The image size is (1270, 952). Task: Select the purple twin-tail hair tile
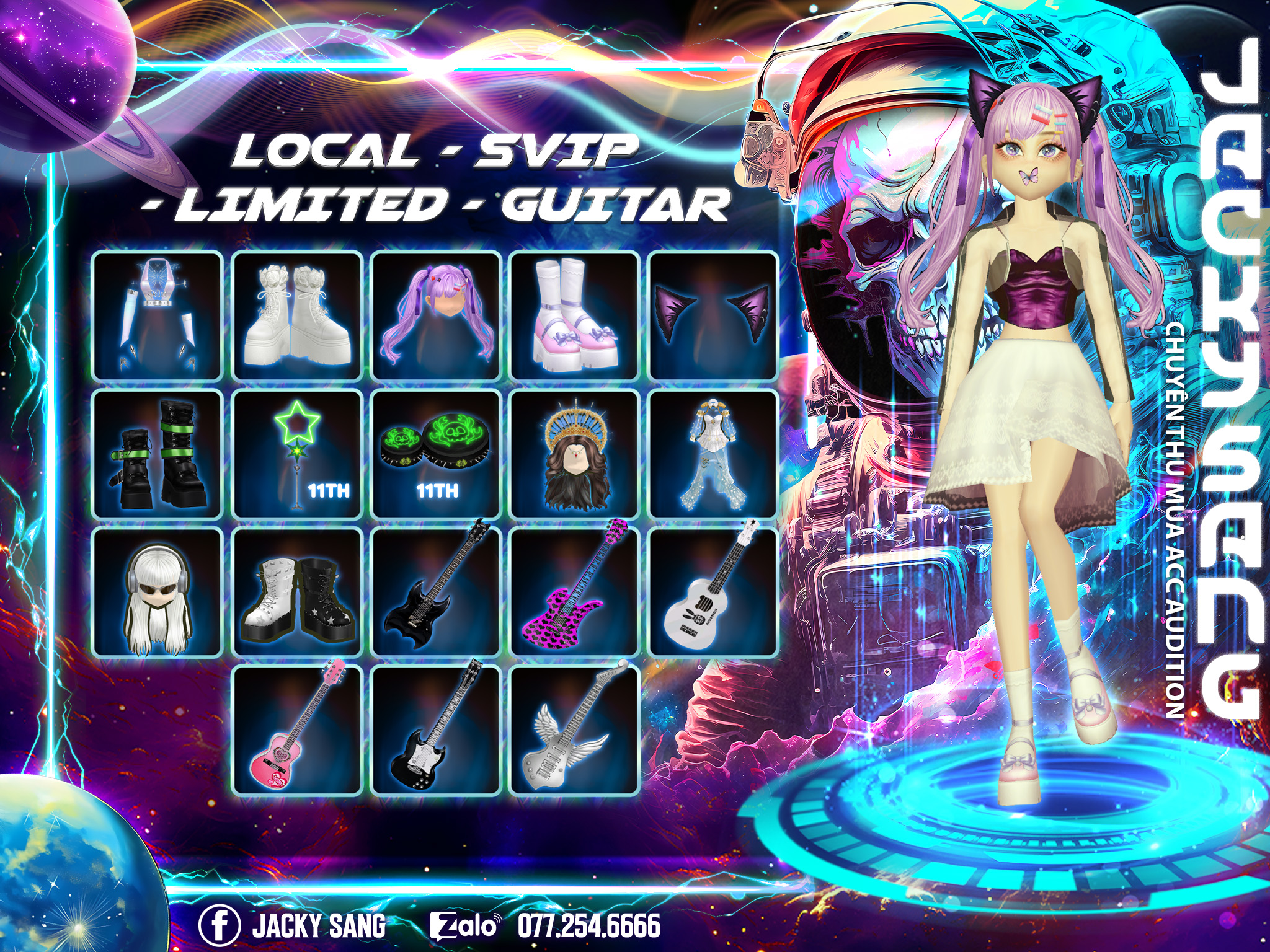pos(436,315)
